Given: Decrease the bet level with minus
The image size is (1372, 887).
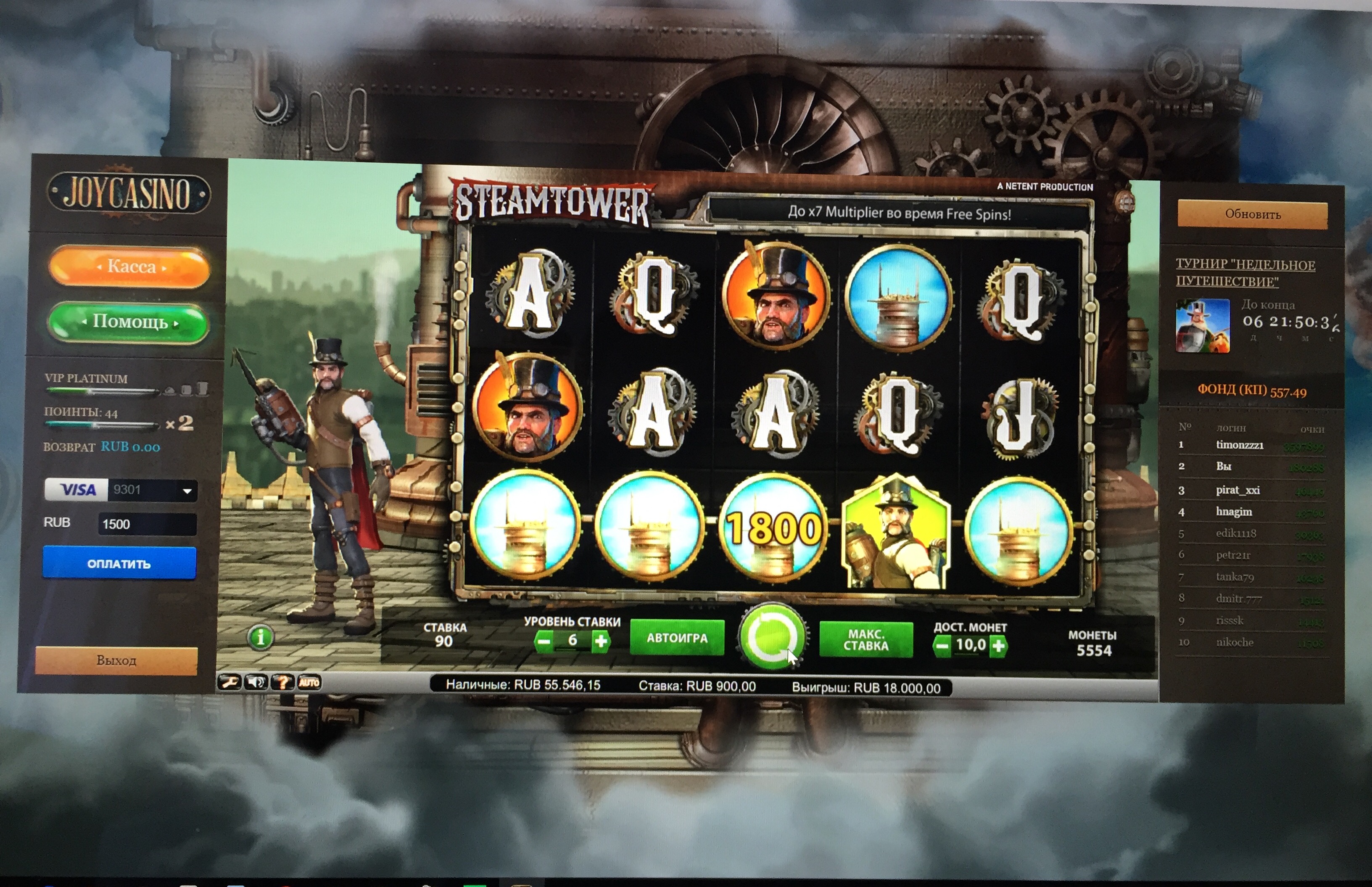Looking at the screenshot, I should (544, 641).
